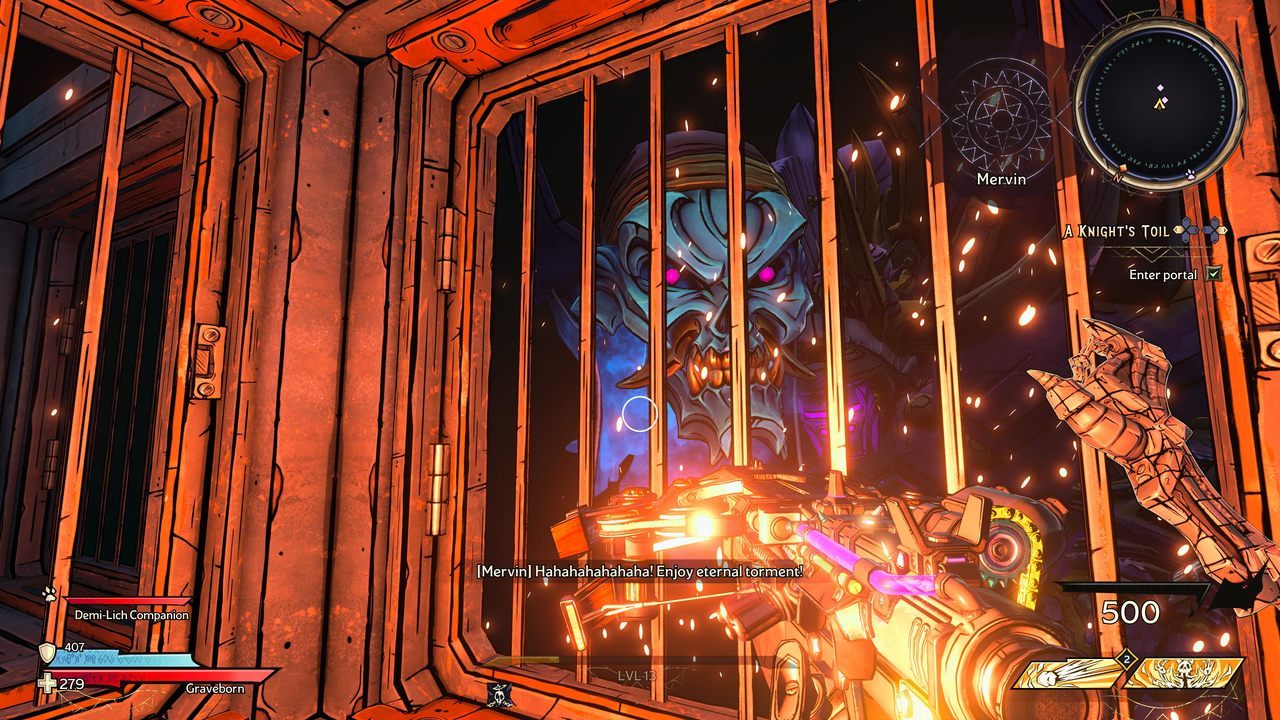Screen dimensions: 1280x720
Task: Activate the skull and hands action skill
Action: click(1183, 672)
